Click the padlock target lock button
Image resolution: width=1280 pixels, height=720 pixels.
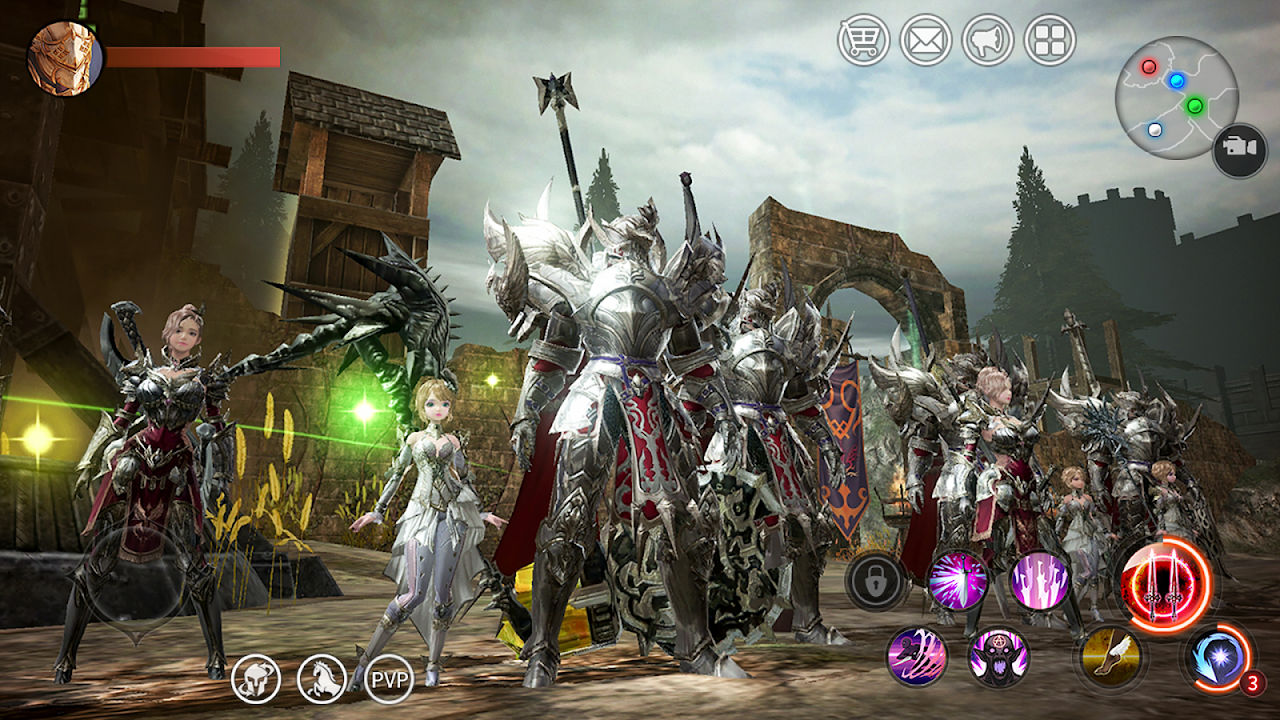877,581
